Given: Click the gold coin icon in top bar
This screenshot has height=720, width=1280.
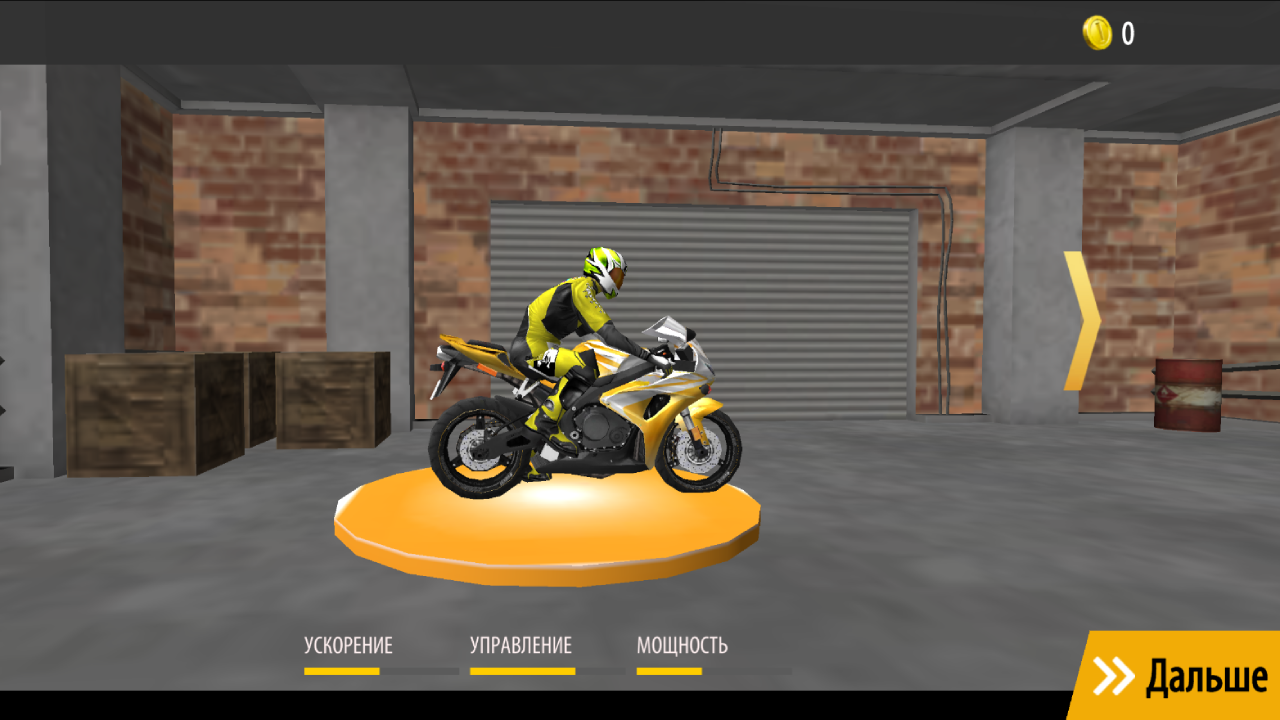Looking at the screenshot, I should click(1096, 32).
